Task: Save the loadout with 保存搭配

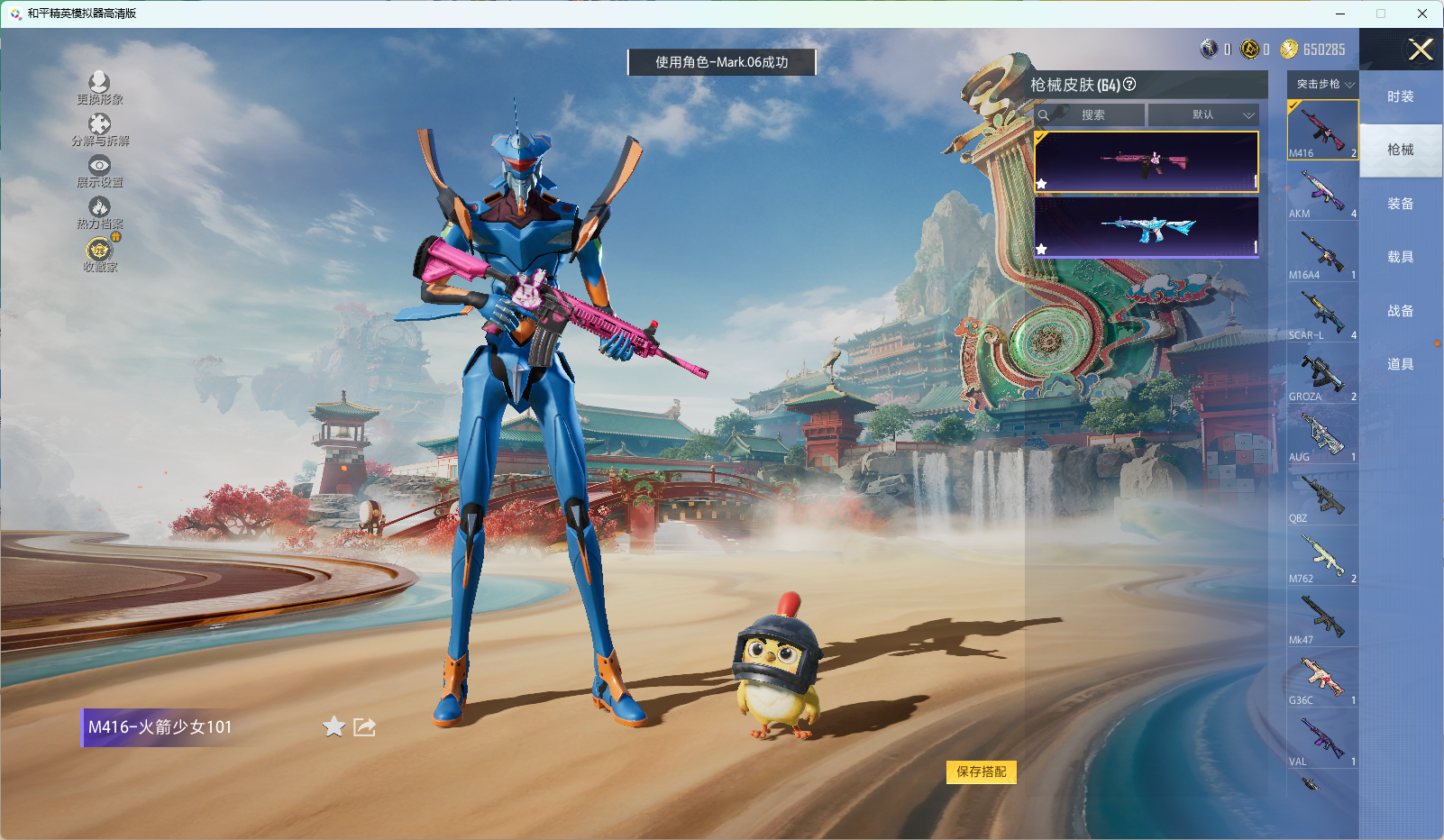Action: tap(981, 772)
